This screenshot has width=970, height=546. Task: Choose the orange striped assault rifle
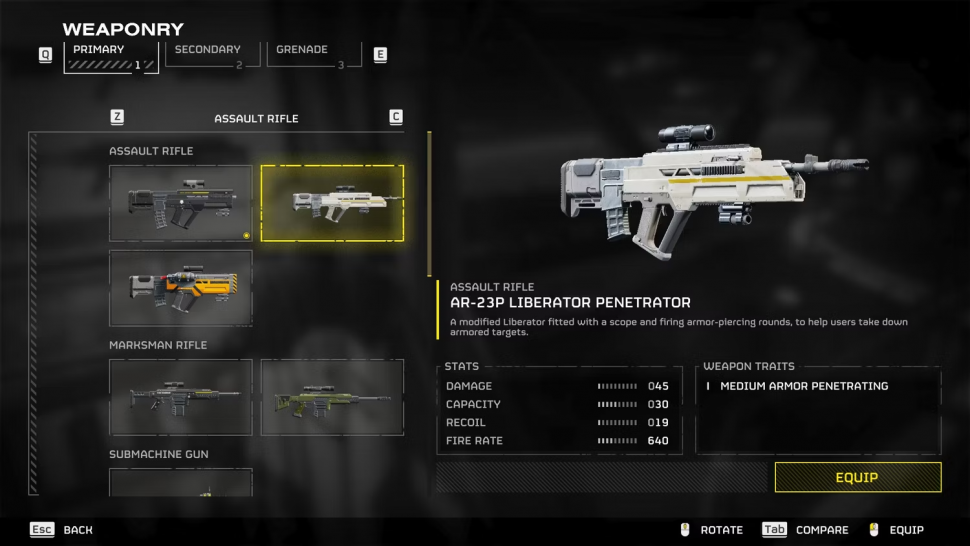coord(180,288)
